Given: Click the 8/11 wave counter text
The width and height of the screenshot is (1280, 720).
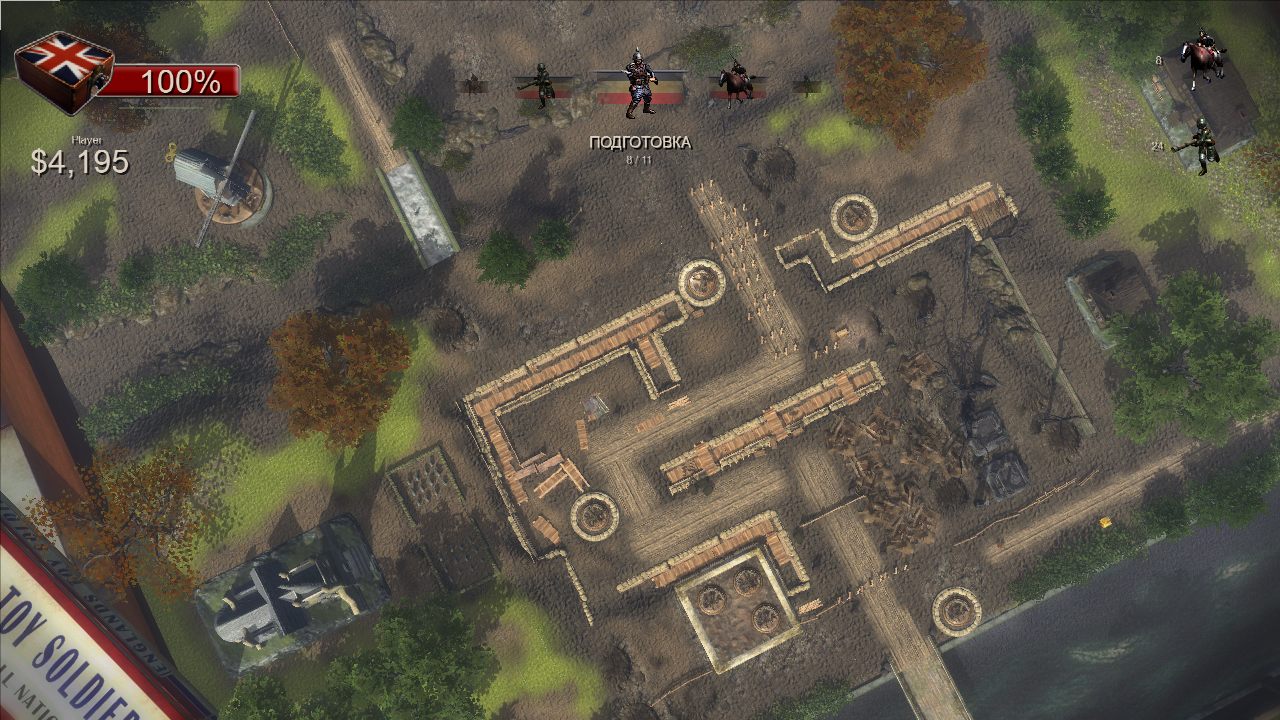Looking at the screenshot, I should point(641,160).
